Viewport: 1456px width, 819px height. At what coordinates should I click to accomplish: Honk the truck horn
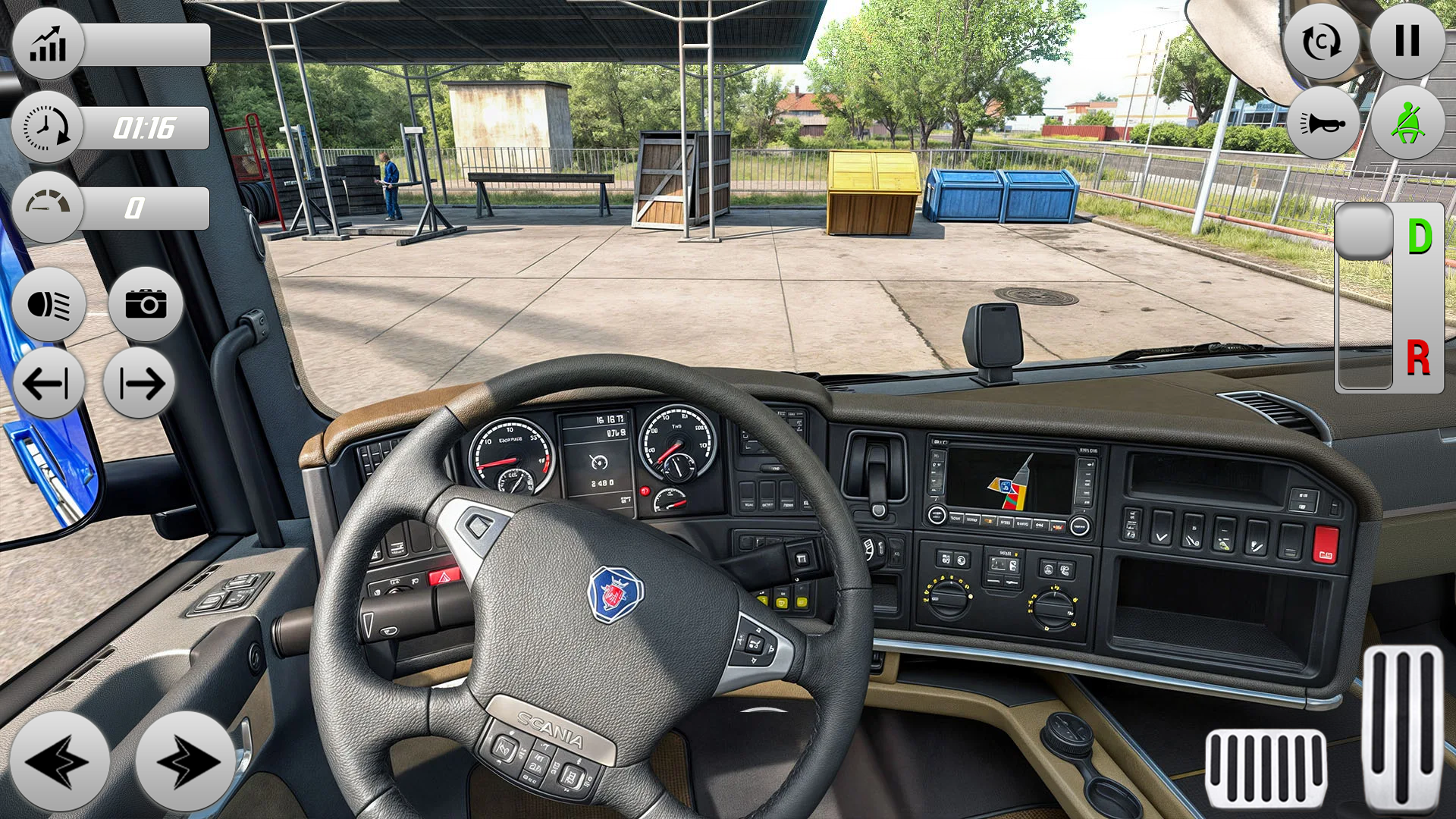[1323, 123]
